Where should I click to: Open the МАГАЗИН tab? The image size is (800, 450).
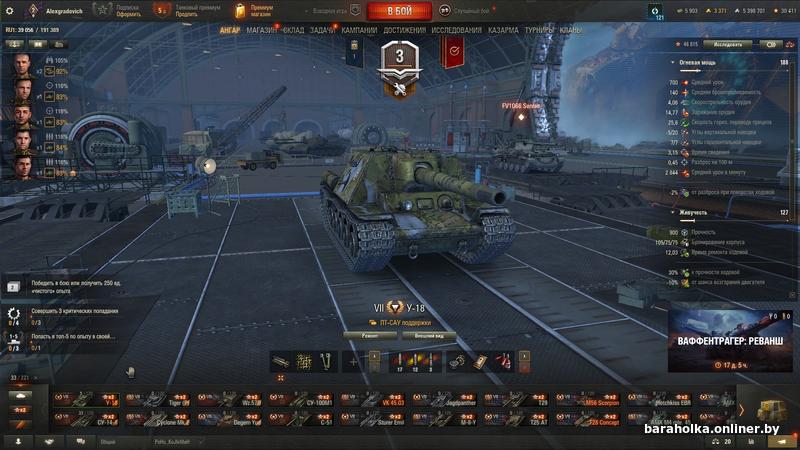tap(261, 31)
